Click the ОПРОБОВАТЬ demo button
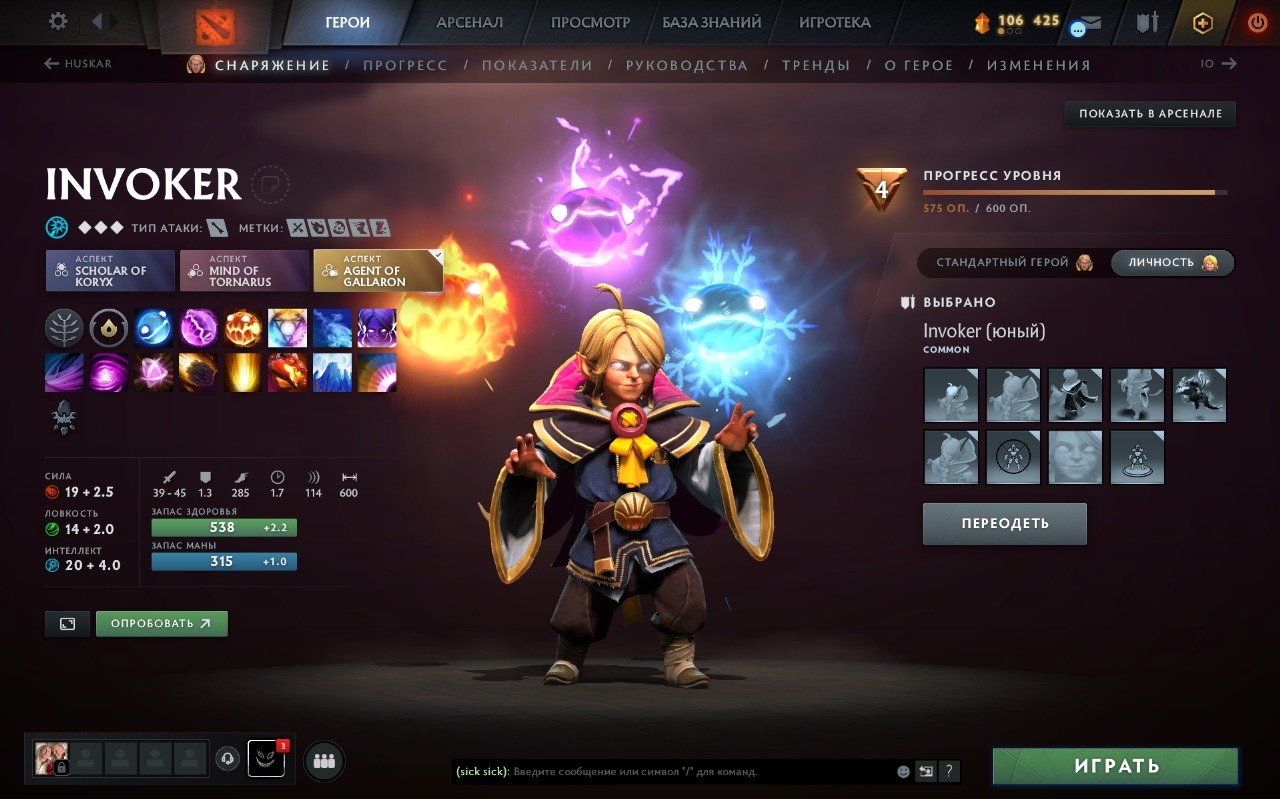Screen dimensions: 1280x799 point(161,622)
